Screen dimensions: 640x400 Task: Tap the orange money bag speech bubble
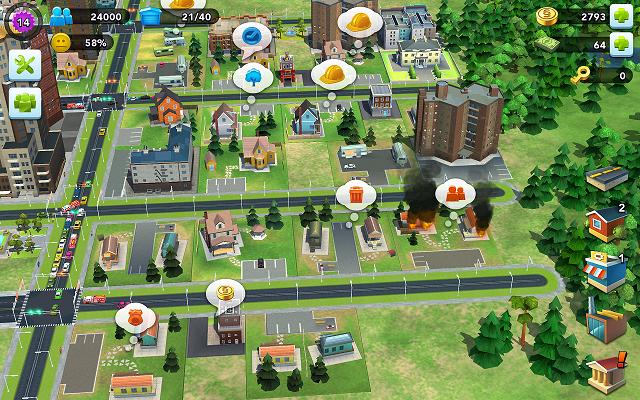click(x=135, y=316)
